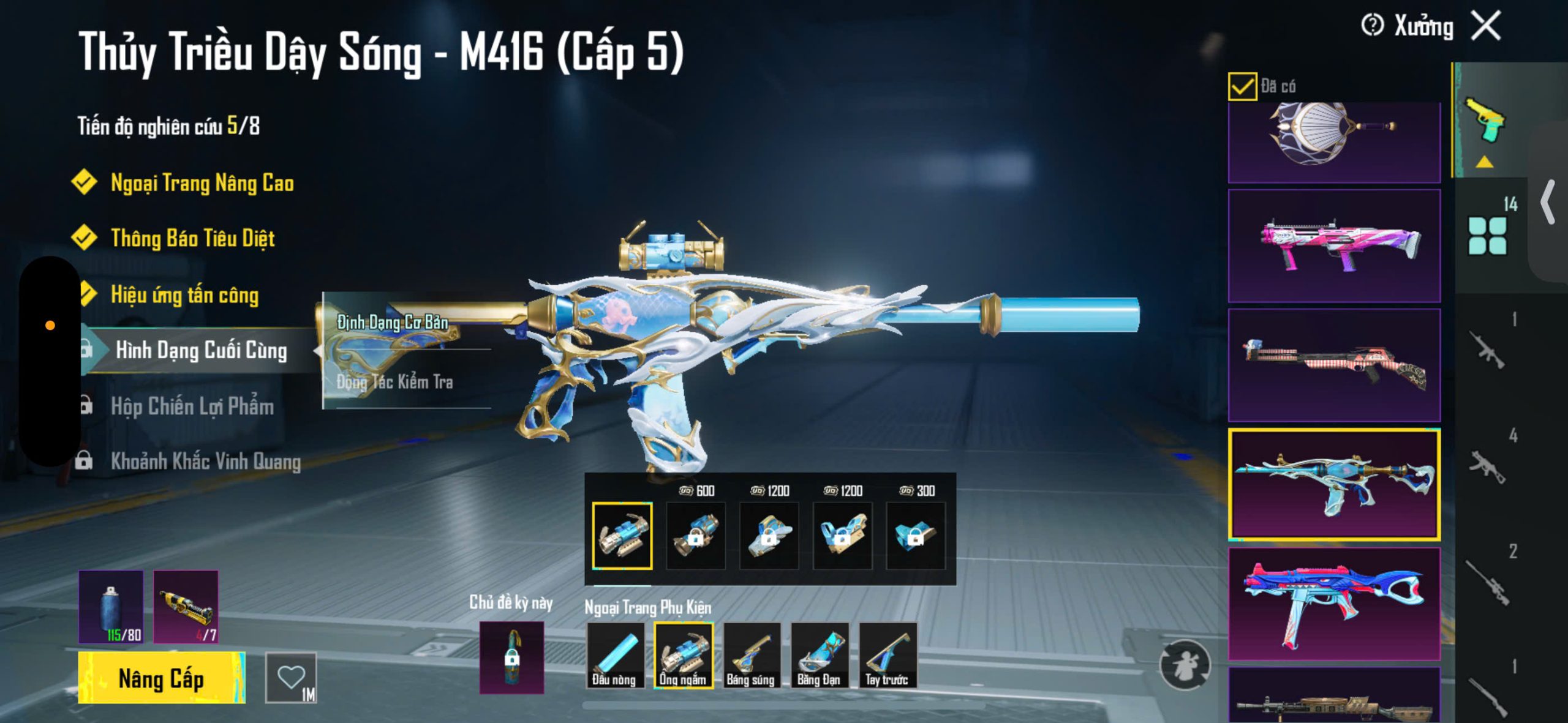Open the Tay trước attachment skins
The height and width of the screenshot is (723, 1568).
(x=887, y=655)
